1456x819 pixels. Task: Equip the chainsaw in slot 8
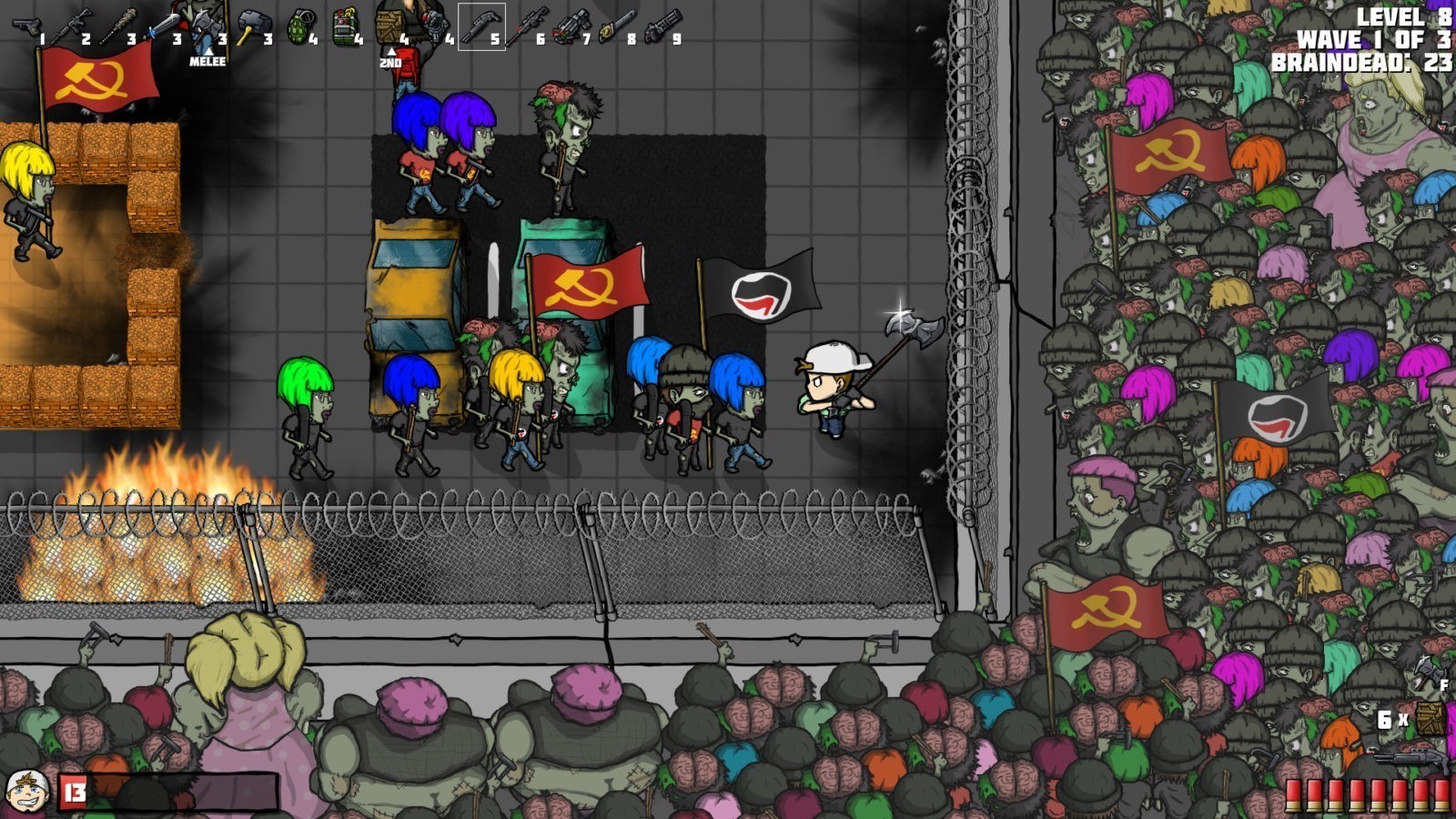pos(618,27)
